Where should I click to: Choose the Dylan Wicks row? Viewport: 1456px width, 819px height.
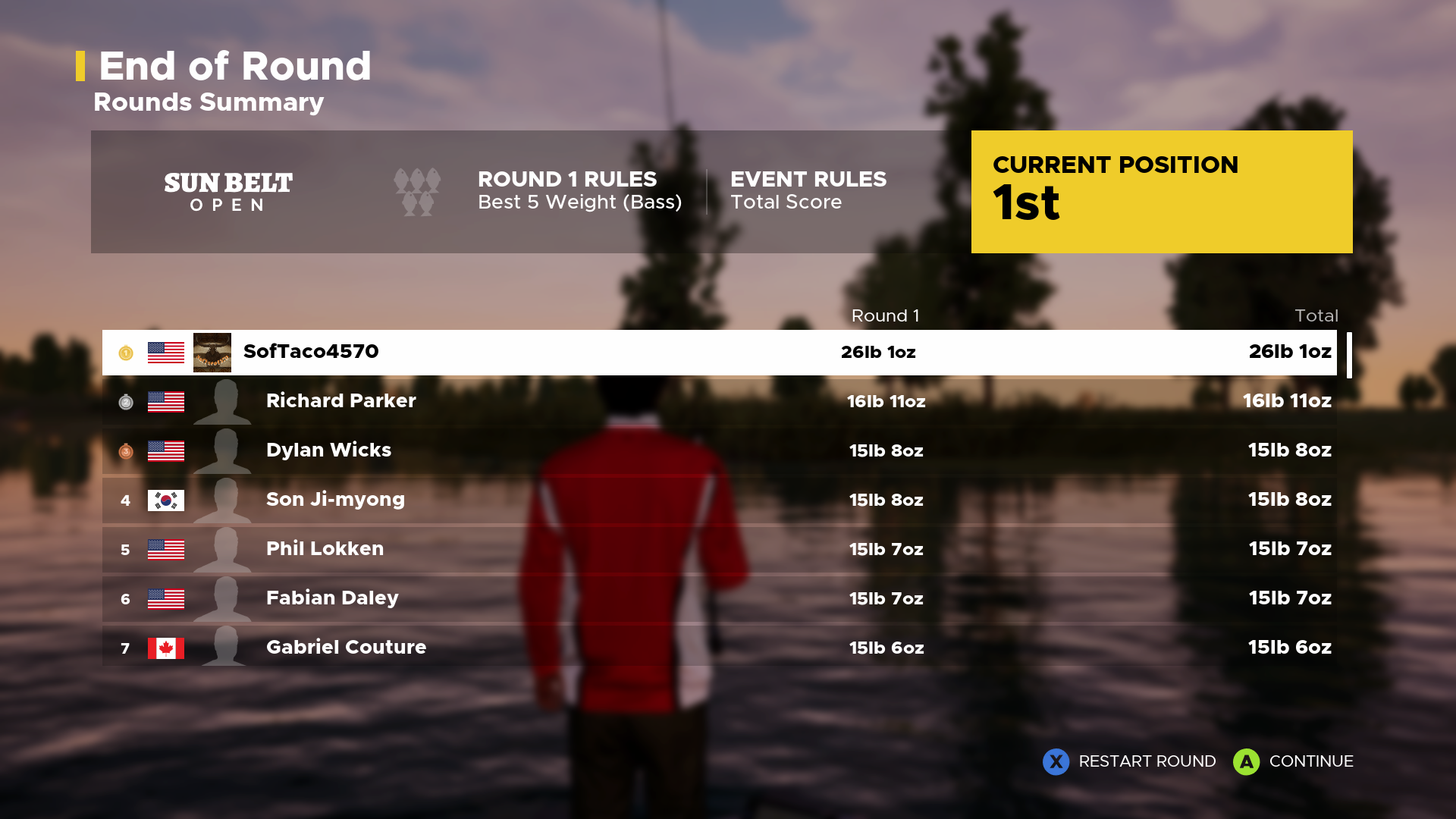[x=719, y=451]
